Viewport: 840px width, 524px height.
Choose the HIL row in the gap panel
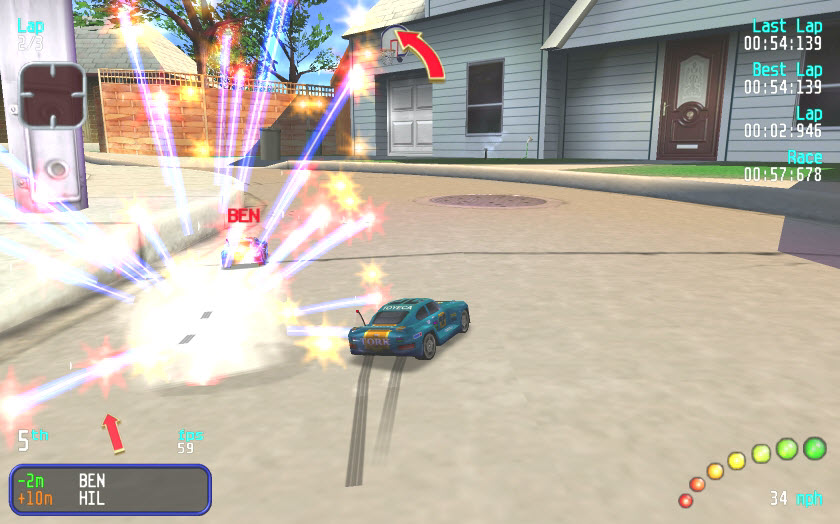click(x=110, y=498)
